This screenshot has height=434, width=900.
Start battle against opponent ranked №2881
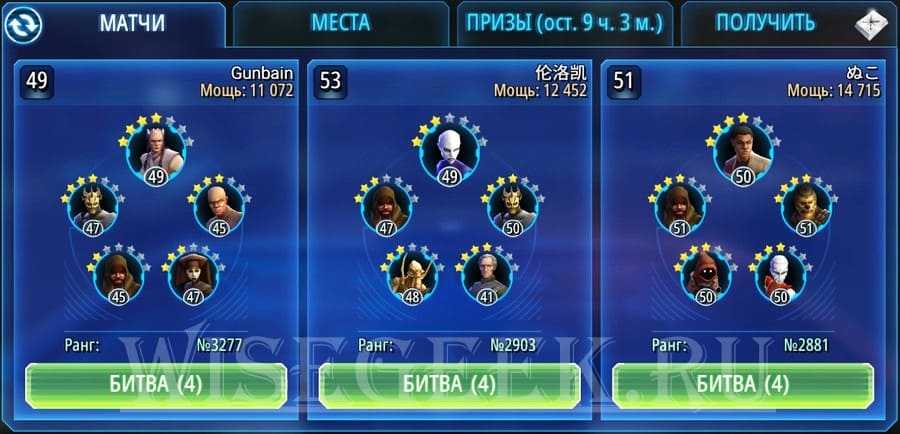click(742, 383)
